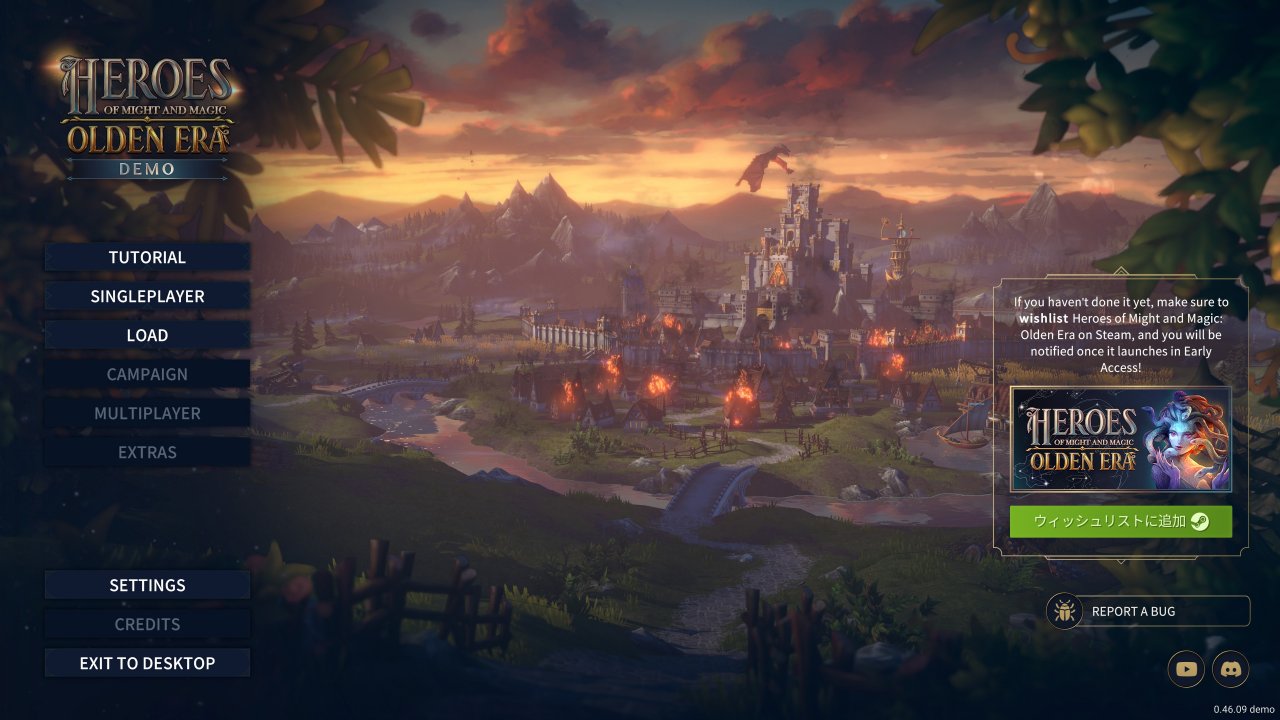Image resolution: width=1280 pixels, height=720 pixels.
Task: Choose the Load menu option
Action: pos(147,335)
